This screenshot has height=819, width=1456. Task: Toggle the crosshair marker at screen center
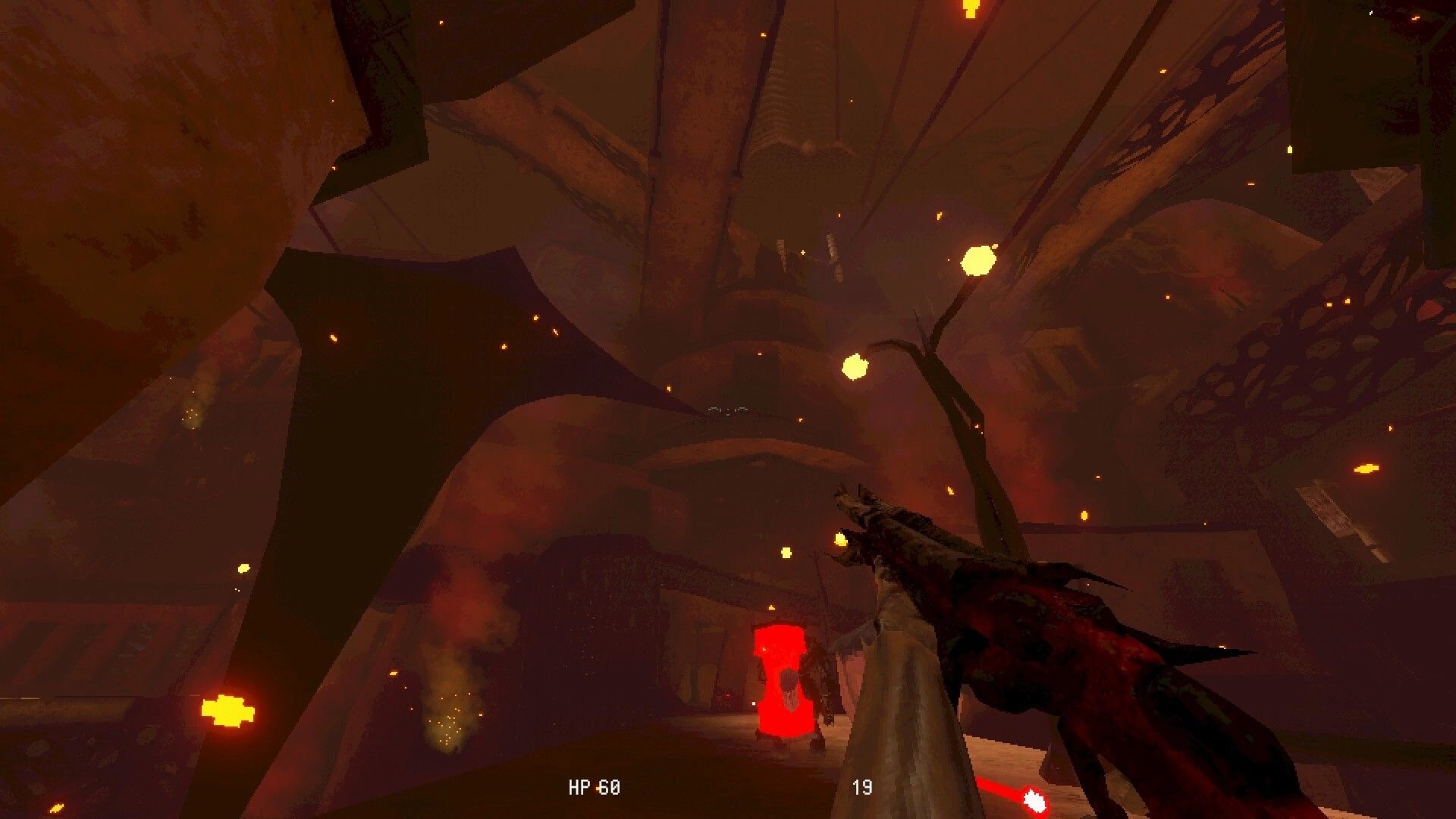pos(728,409)
